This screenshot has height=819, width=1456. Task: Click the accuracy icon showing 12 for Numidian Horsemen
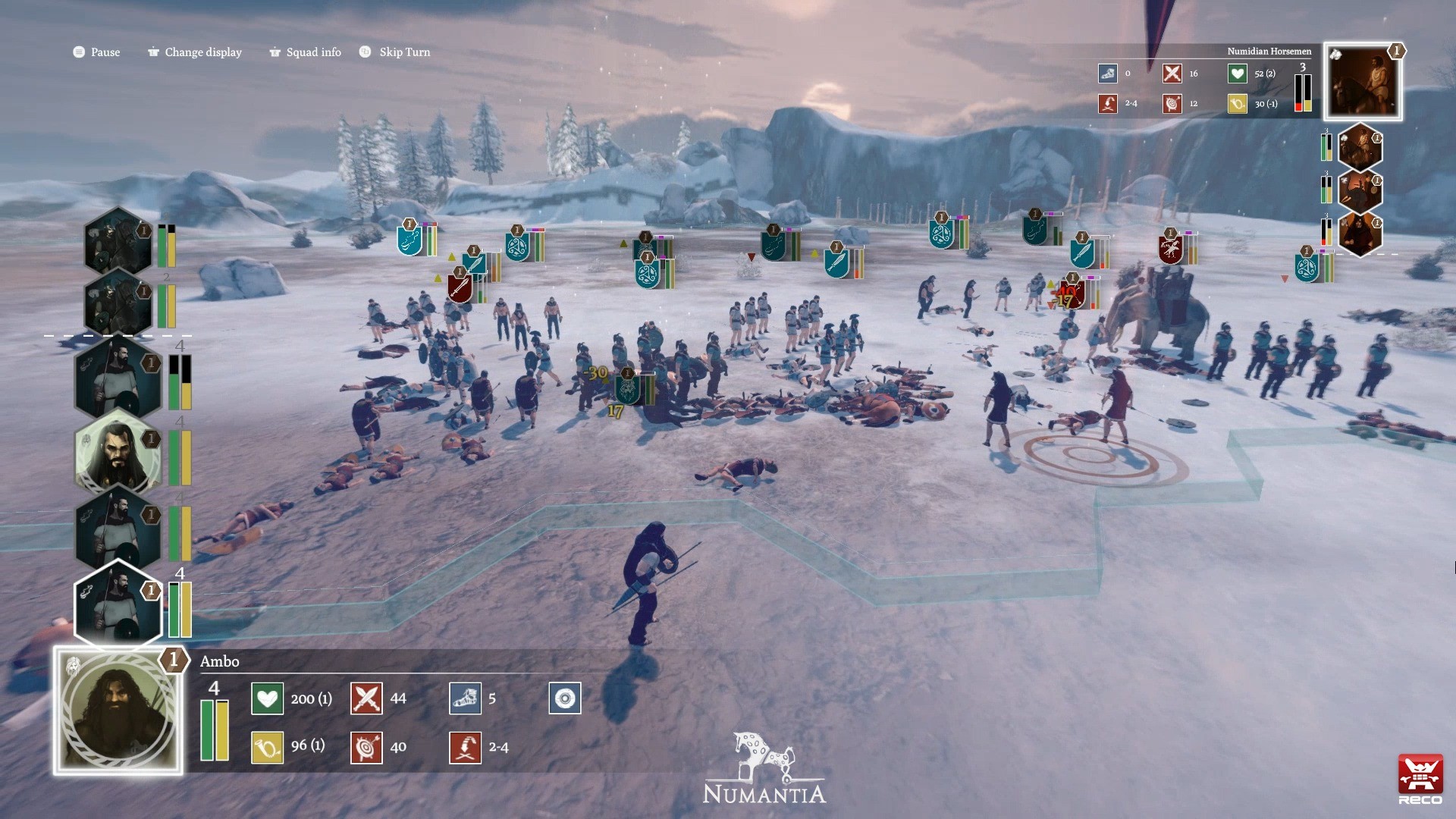tap(1172, 104)
